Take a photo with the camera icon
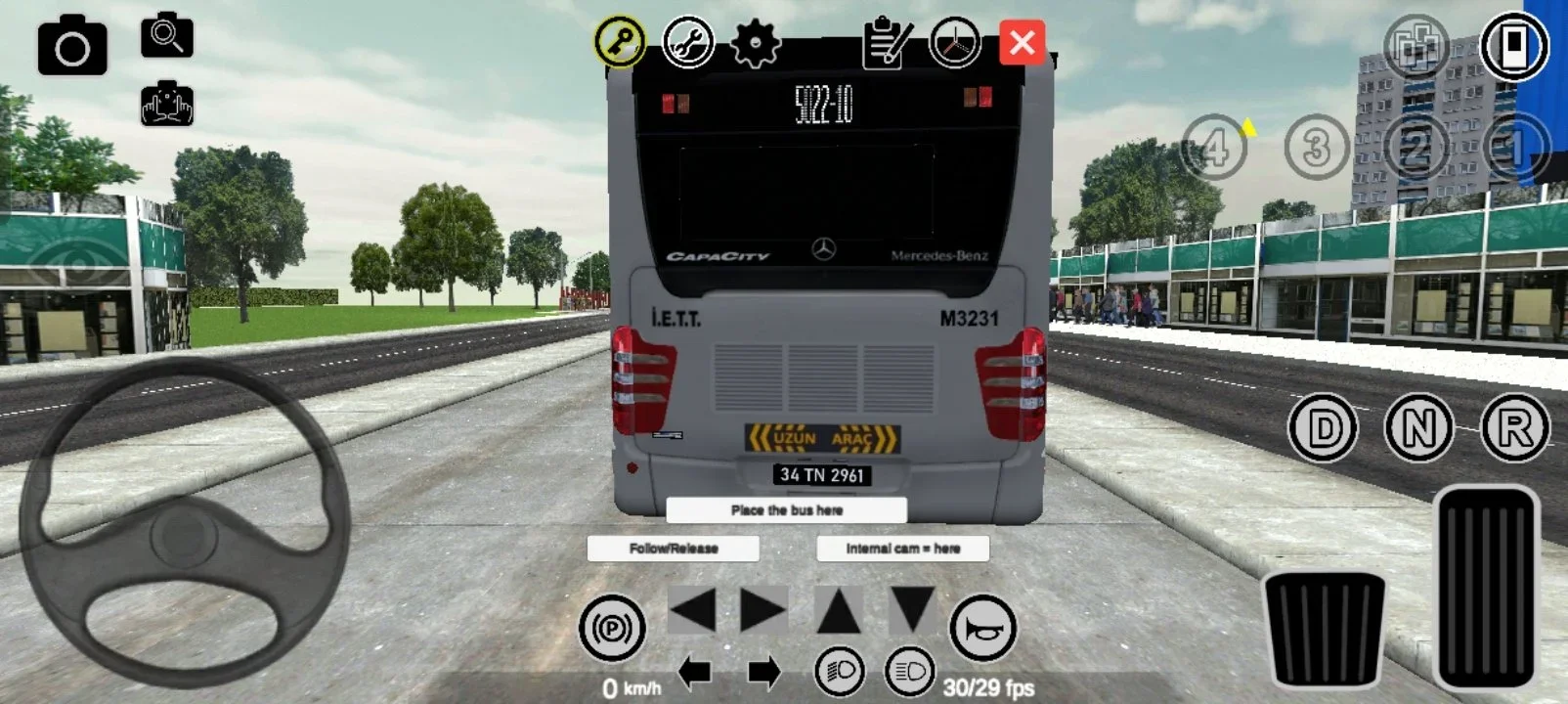 click(x=74, y=44)
